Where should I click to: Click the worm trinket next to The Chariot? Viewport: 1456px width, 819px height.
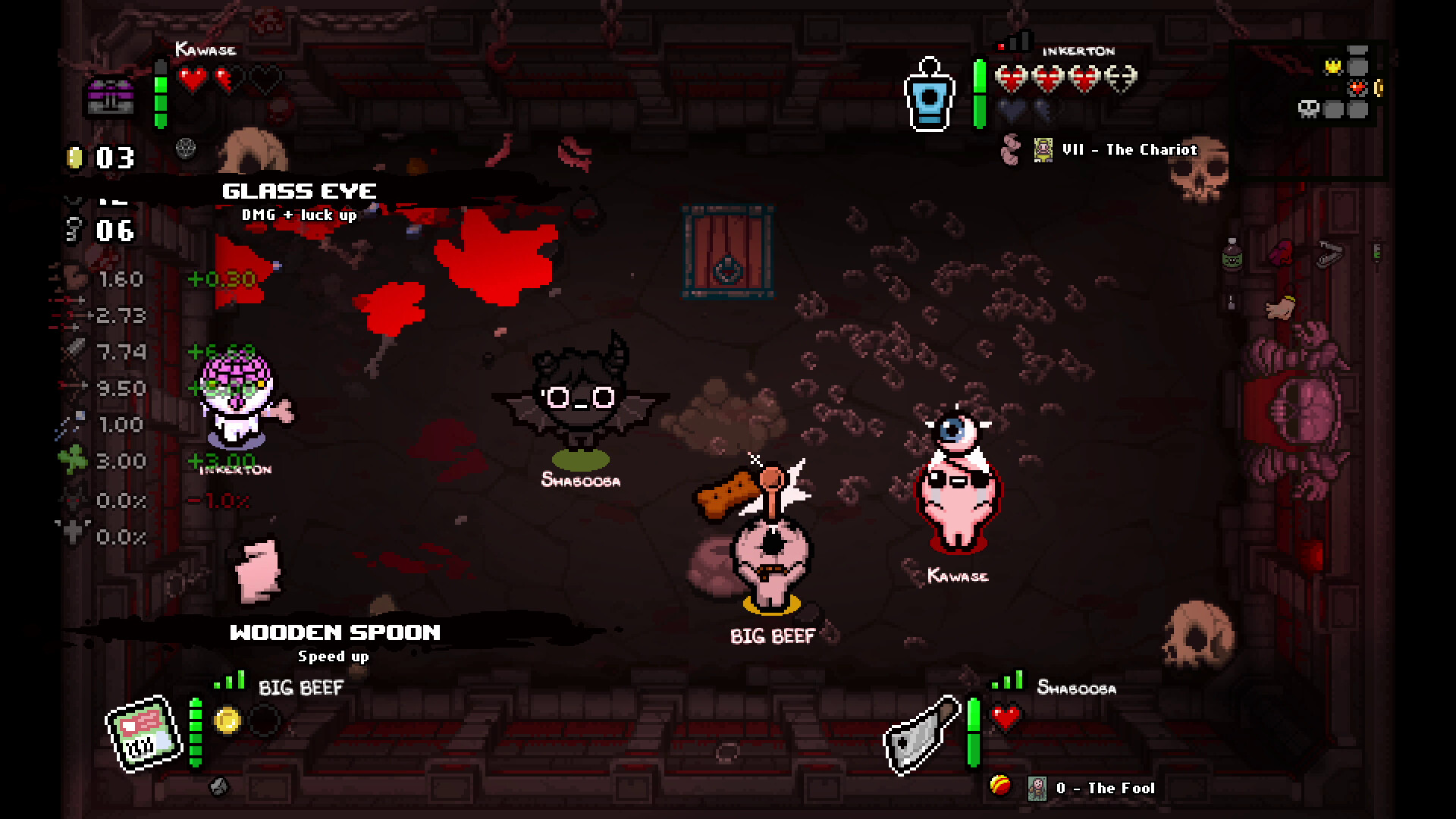click(x=1009, y=149)
